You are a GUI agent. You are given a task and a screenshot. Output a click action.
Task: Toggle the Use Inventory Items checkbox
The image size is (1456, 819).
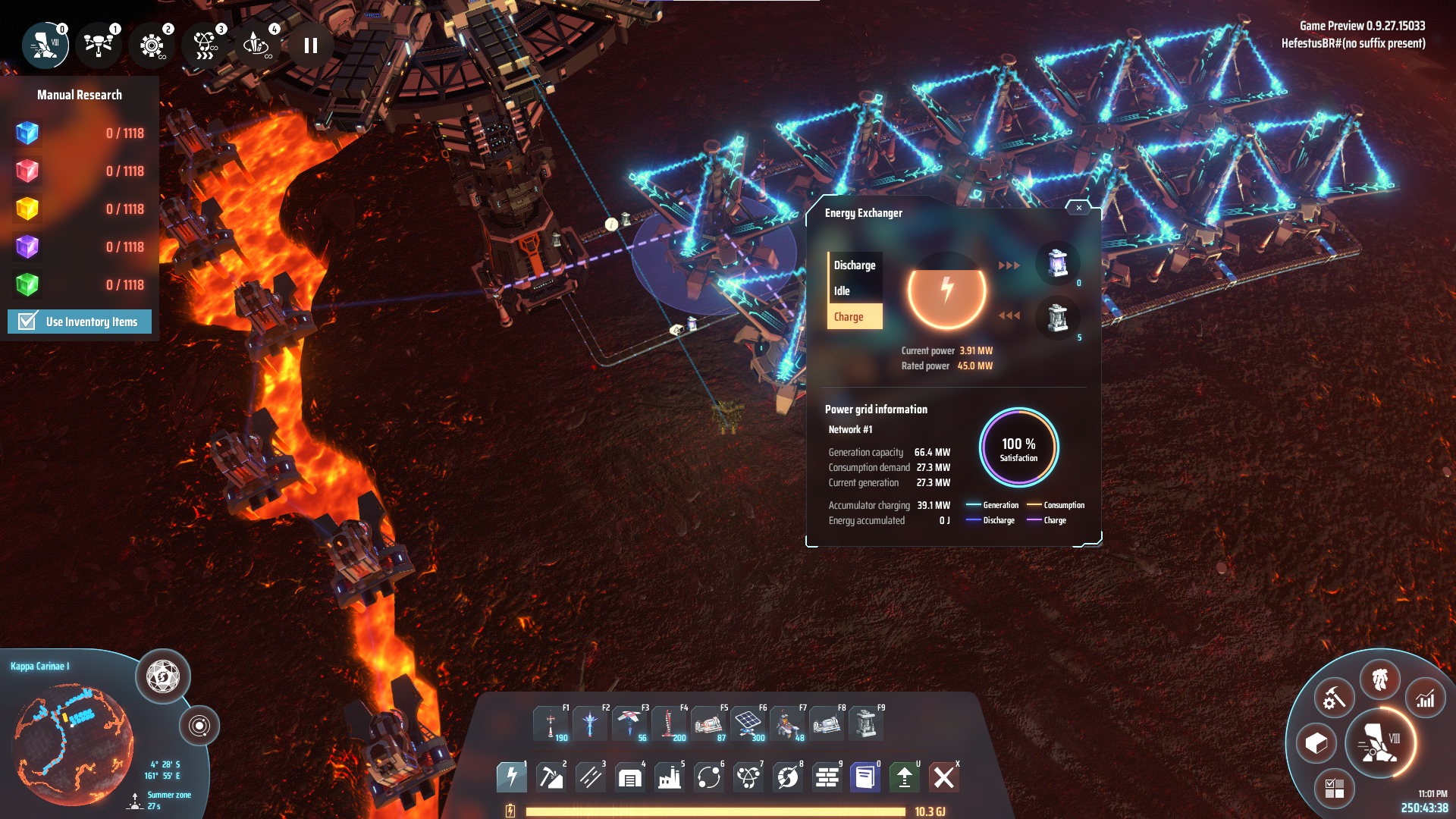coord(28,322)
